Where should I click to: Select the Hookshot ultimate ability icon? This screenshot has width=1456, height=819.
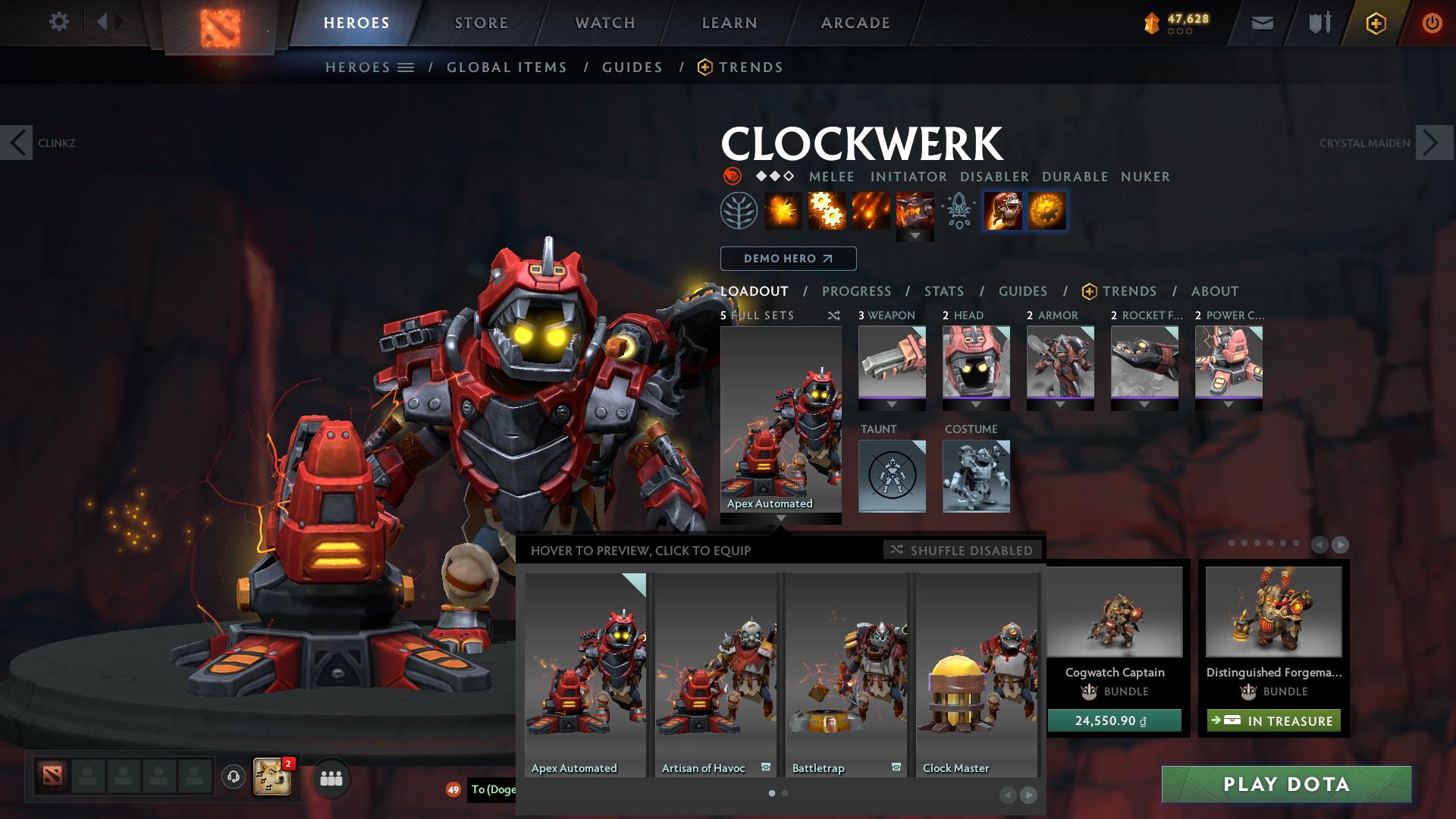click(915, 211)
